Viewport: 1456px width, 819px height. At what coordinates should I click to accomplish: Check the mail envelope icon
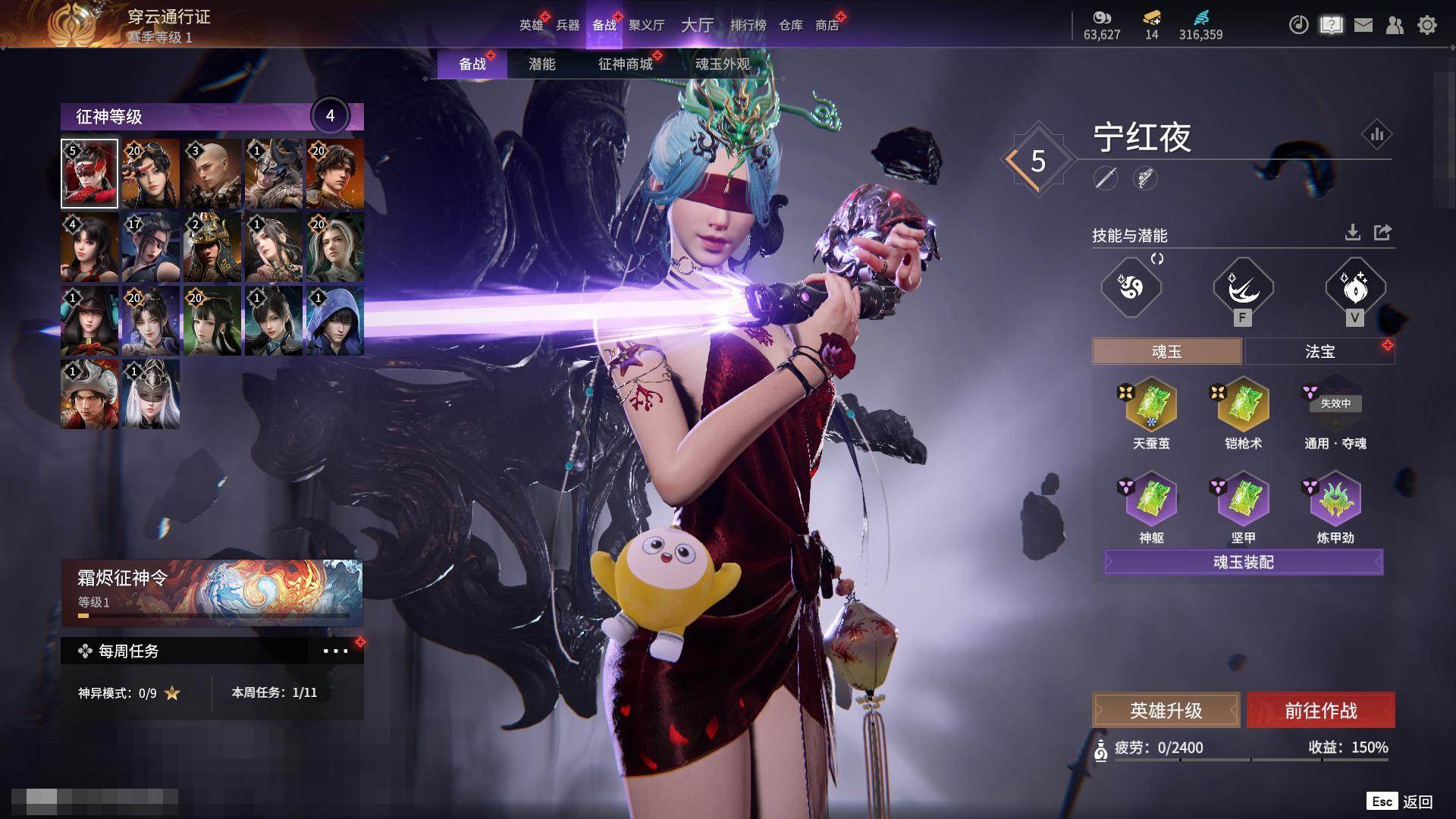pyautogui.click(x=1363, y=25)
